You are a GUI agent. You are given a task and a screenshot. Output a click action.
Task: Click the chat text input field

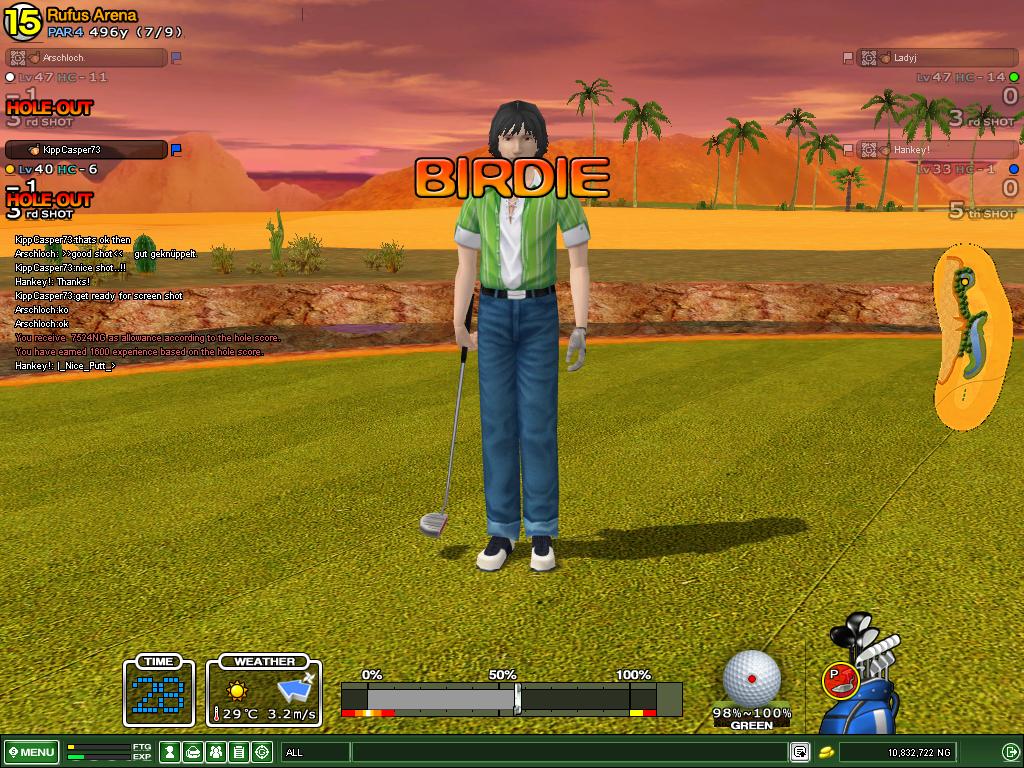click(568, 752)
